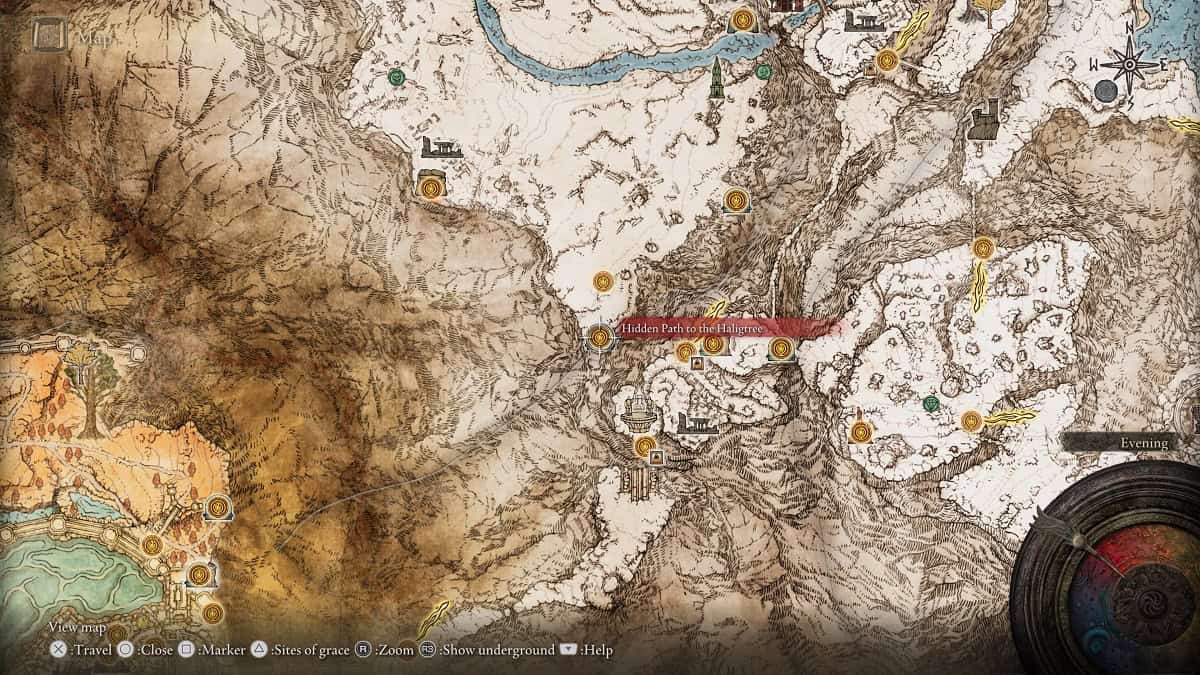Click the compass rose on the map
This screenshot has height=675, width=1200.
coord(1130,64)
